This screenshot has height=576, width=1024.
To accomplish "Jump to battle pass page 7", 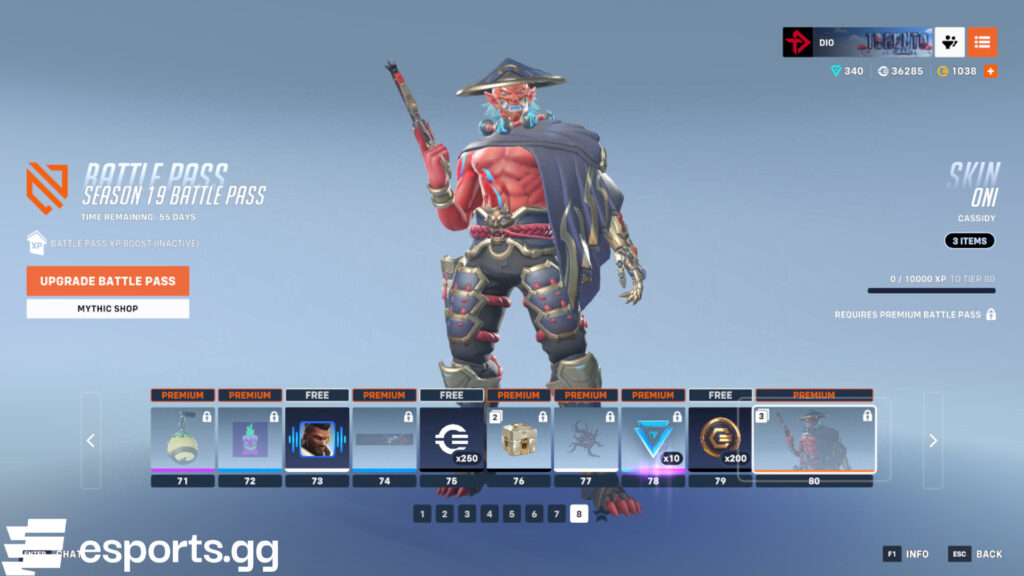I will (x=556, y=514).
